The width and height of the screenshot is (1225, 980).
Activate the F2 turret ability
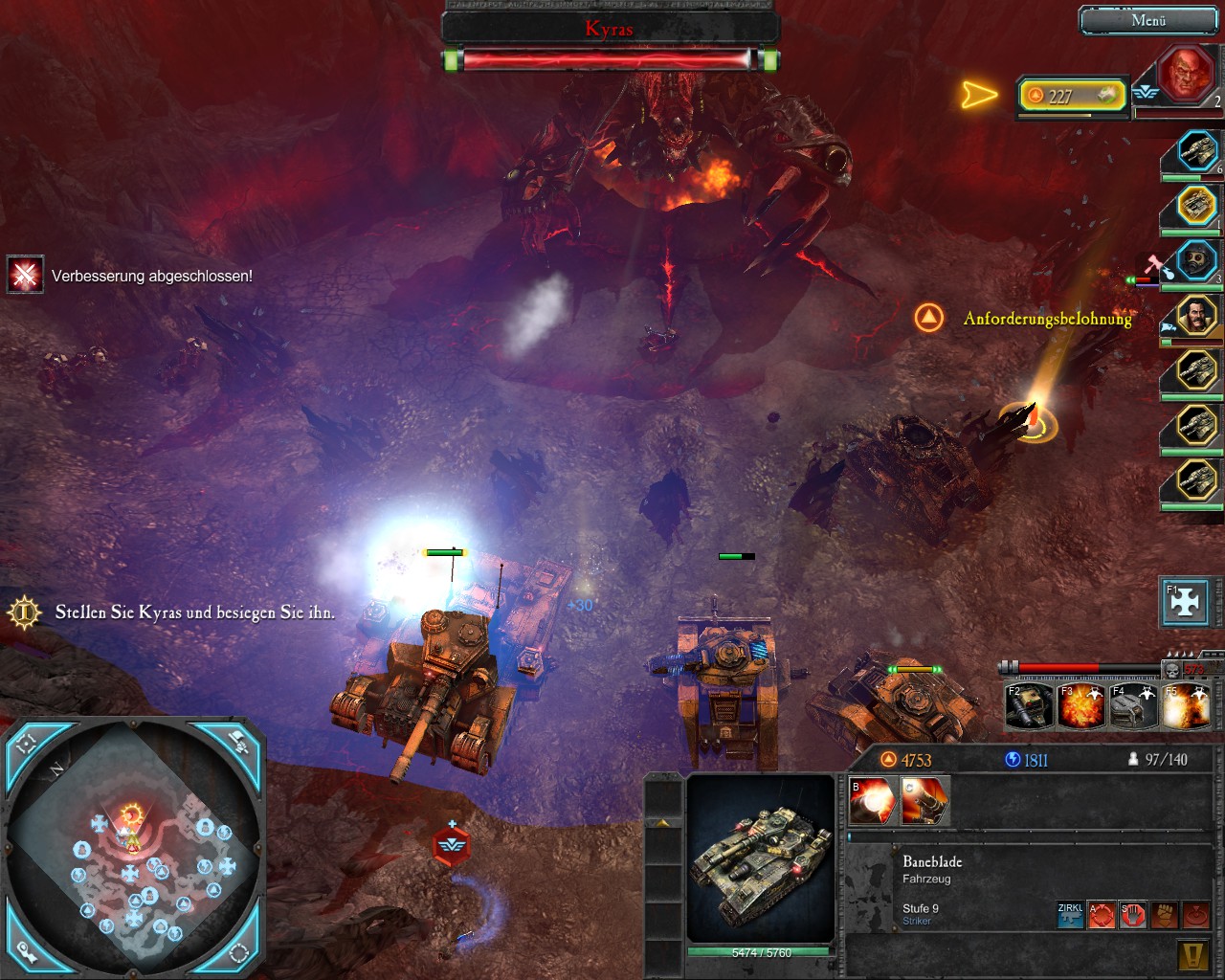point(1029,705)
